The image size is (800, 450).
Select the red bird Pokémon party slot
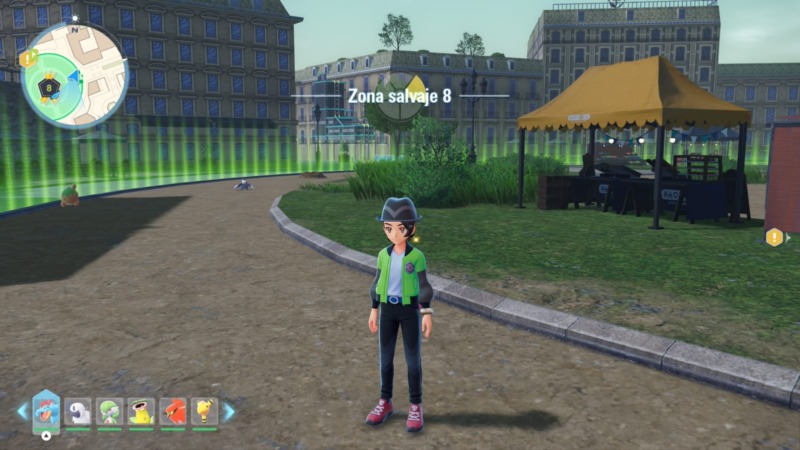pyautogui.click(x=173, y=411)
